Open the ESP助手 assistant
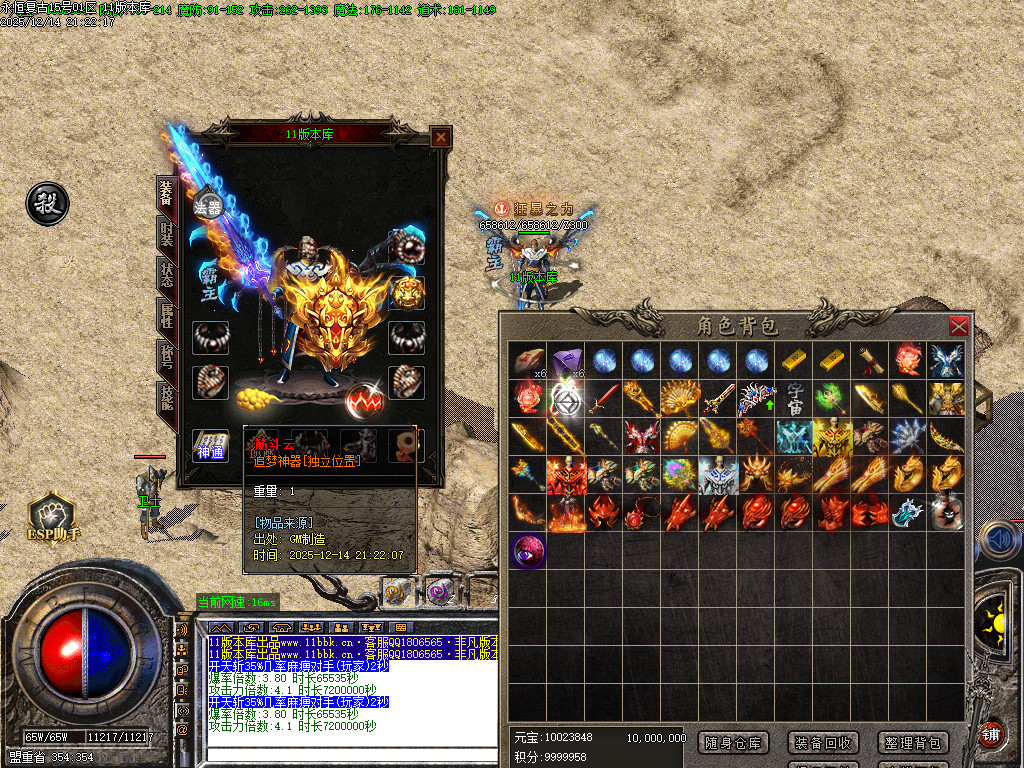Image resolution: width=1024 pixels, height=768 pixels. [51, 517]
